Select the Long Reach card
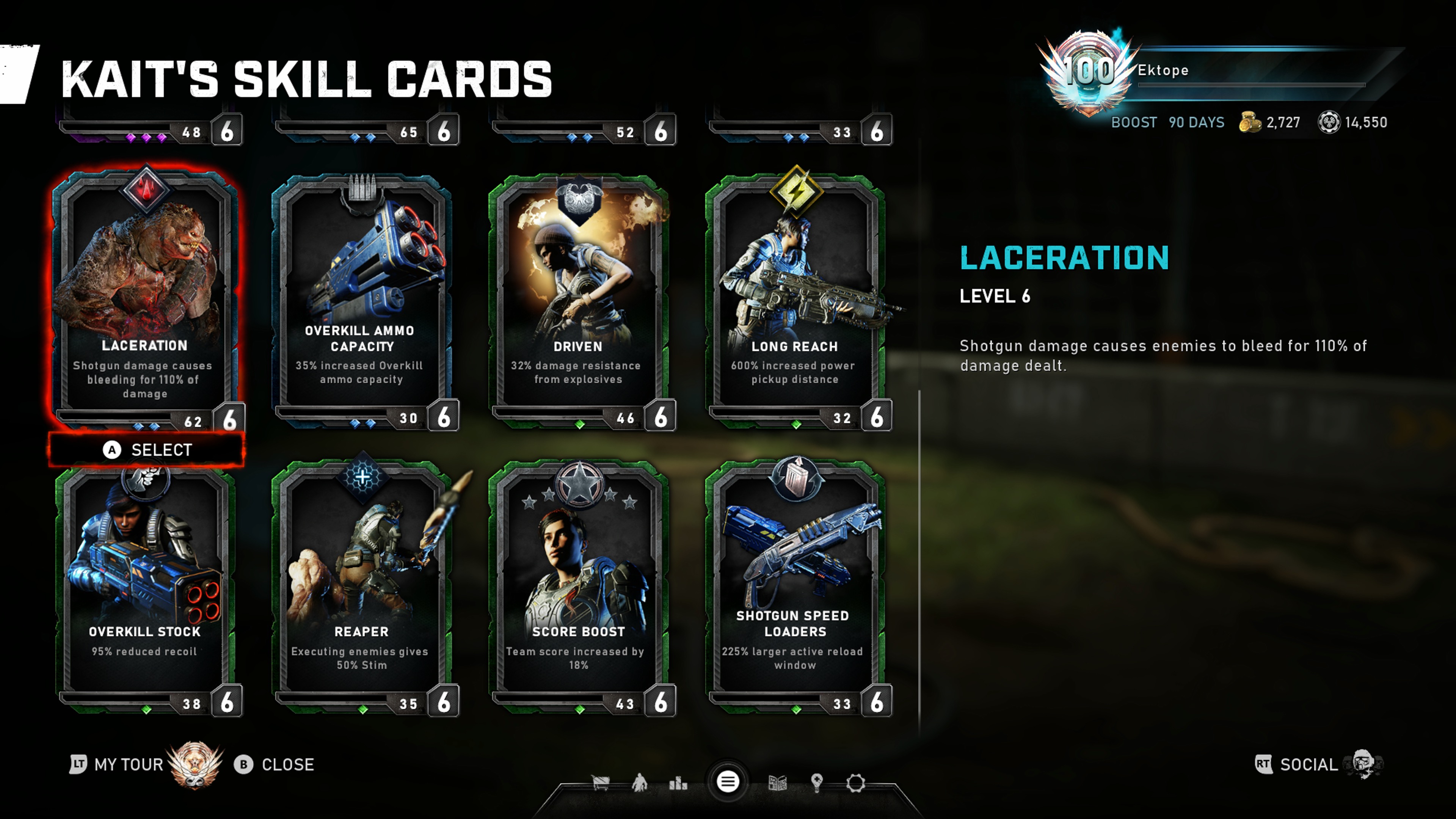The height and width of the screenshot is (819, 1456). (795, 300)
